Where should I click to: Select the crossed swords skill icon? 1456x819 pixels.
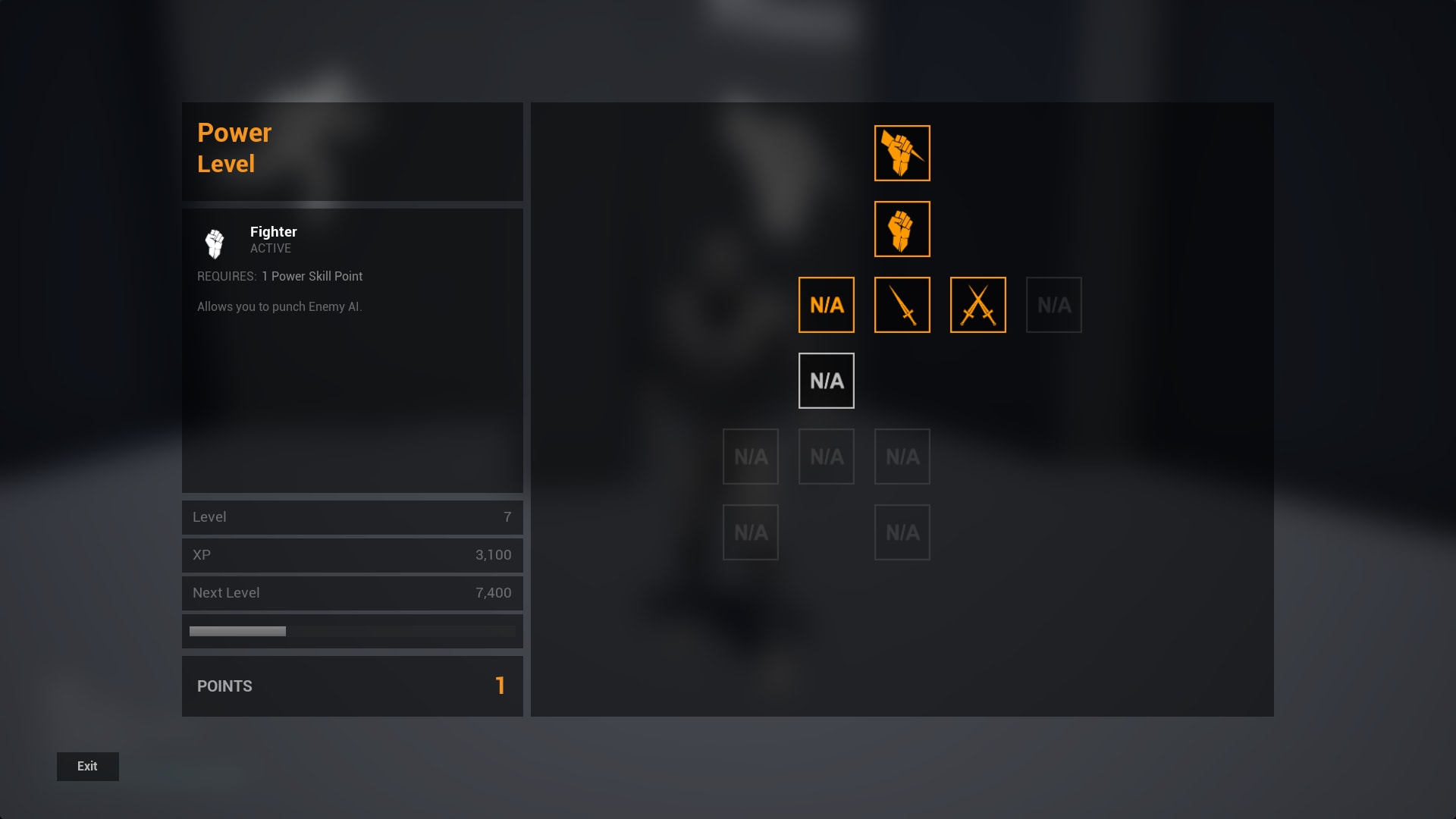(978, 305)
